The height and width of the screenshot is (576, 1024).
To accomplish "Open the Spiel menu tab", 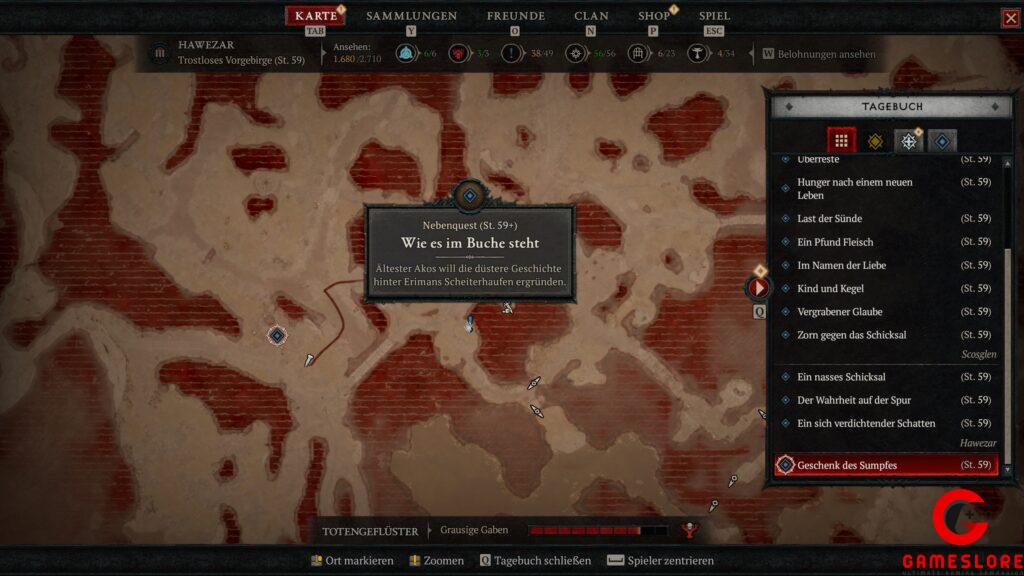I will point(714,16).
